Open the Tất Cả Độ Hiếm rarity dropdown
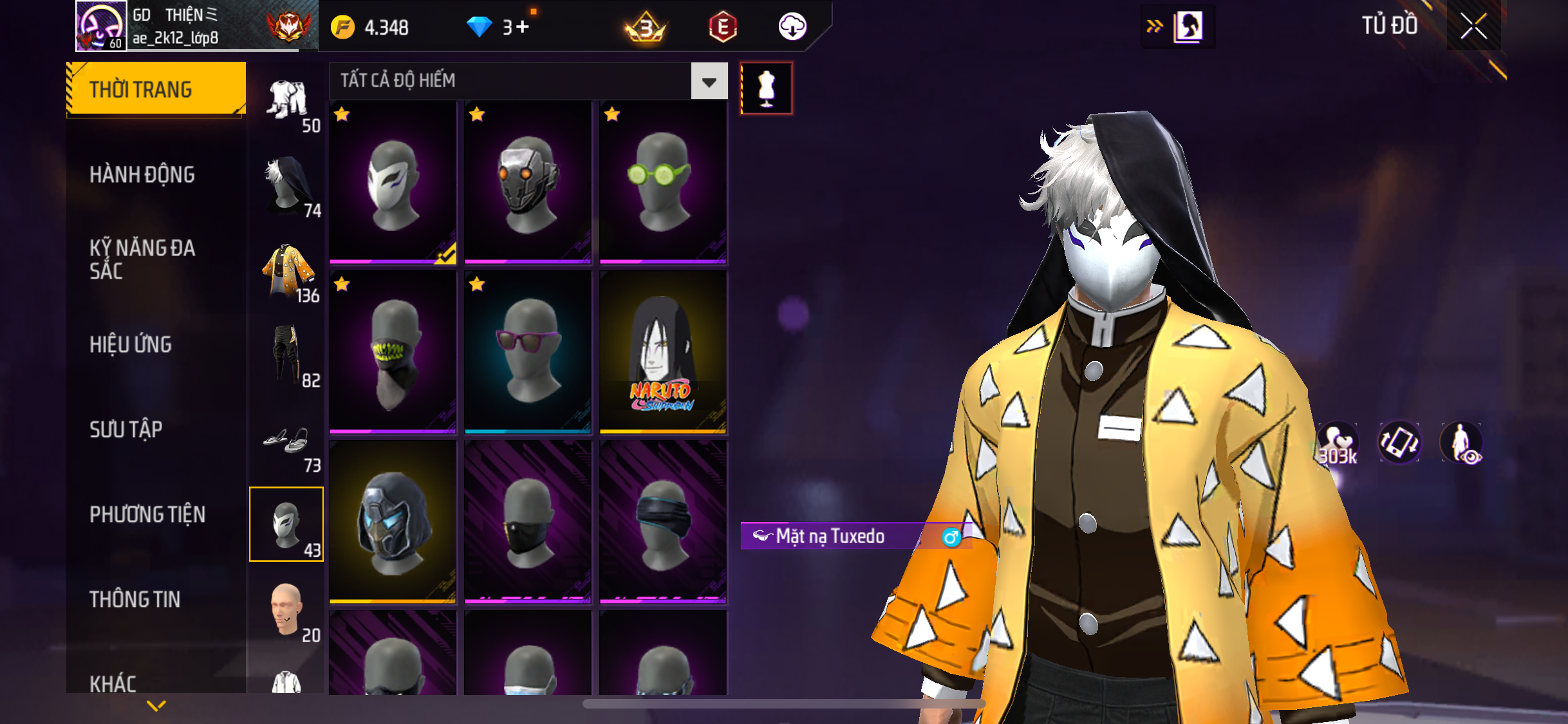This screenshot has width=1568, height=724. tap(709, 81)
